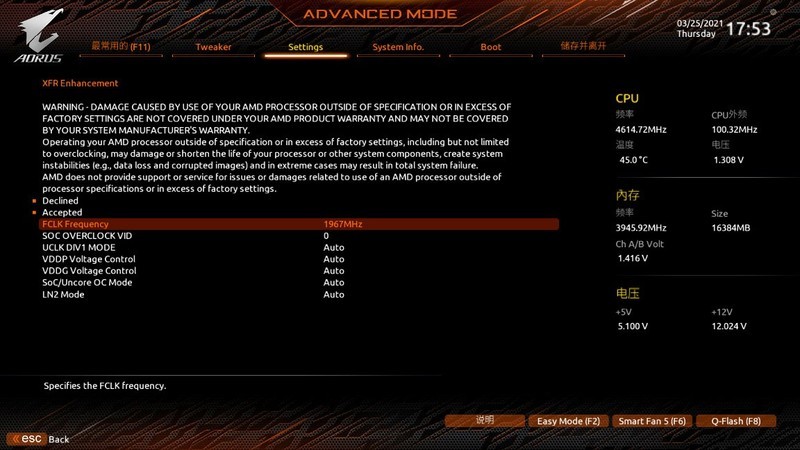800x450 pixels.
Task: Open the UCLK DIV1 MODE setting
Action: [78, 247]
